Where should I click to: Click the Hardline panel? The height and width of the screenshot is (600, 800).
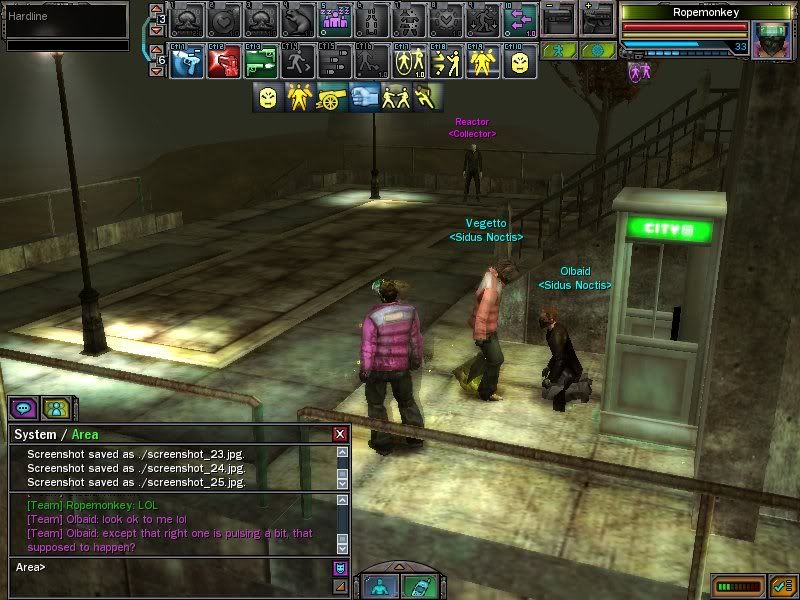pyautogui.click(x=66, y=18)
